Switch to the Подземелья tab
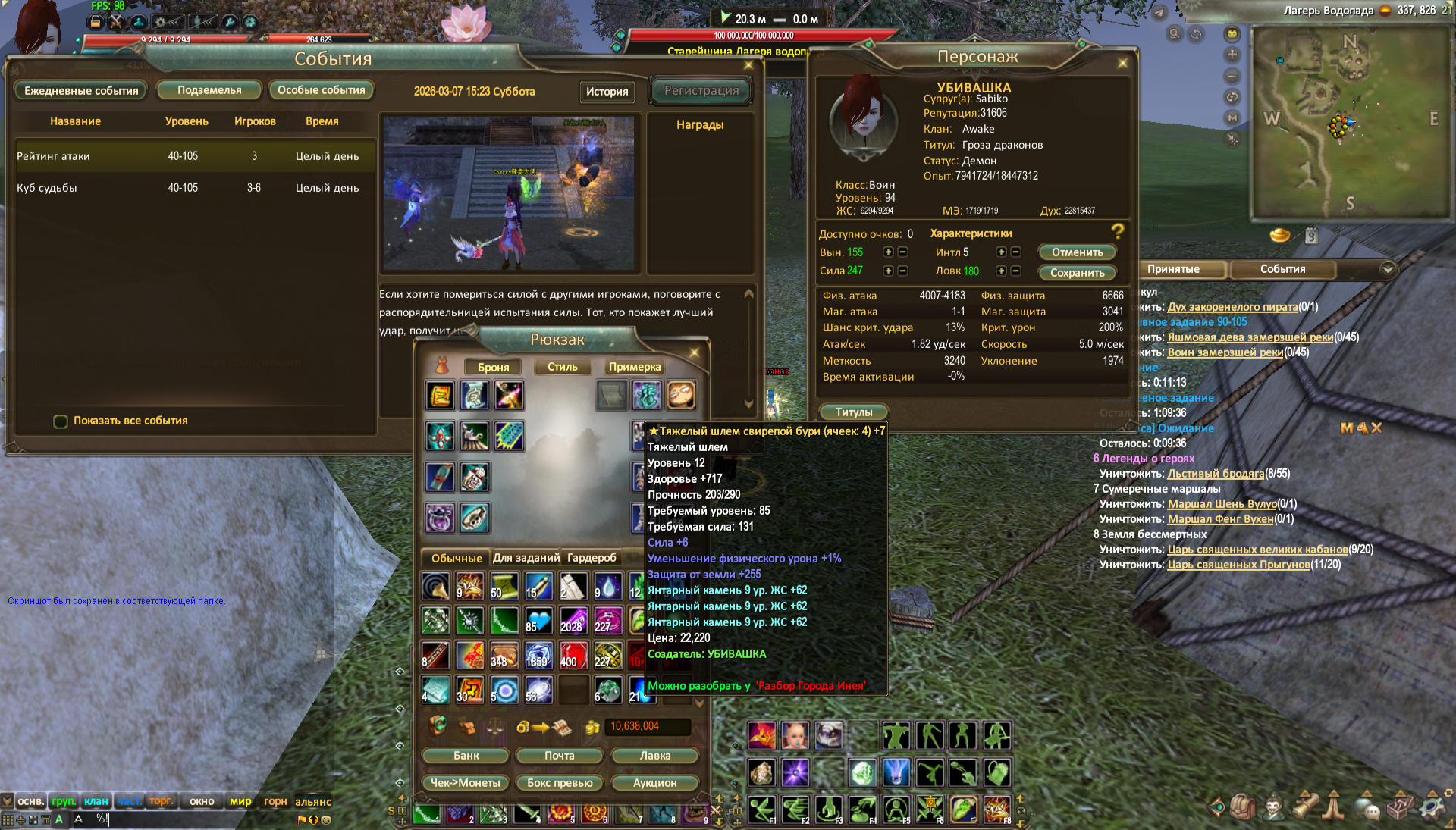 click(x=209, y=90)
